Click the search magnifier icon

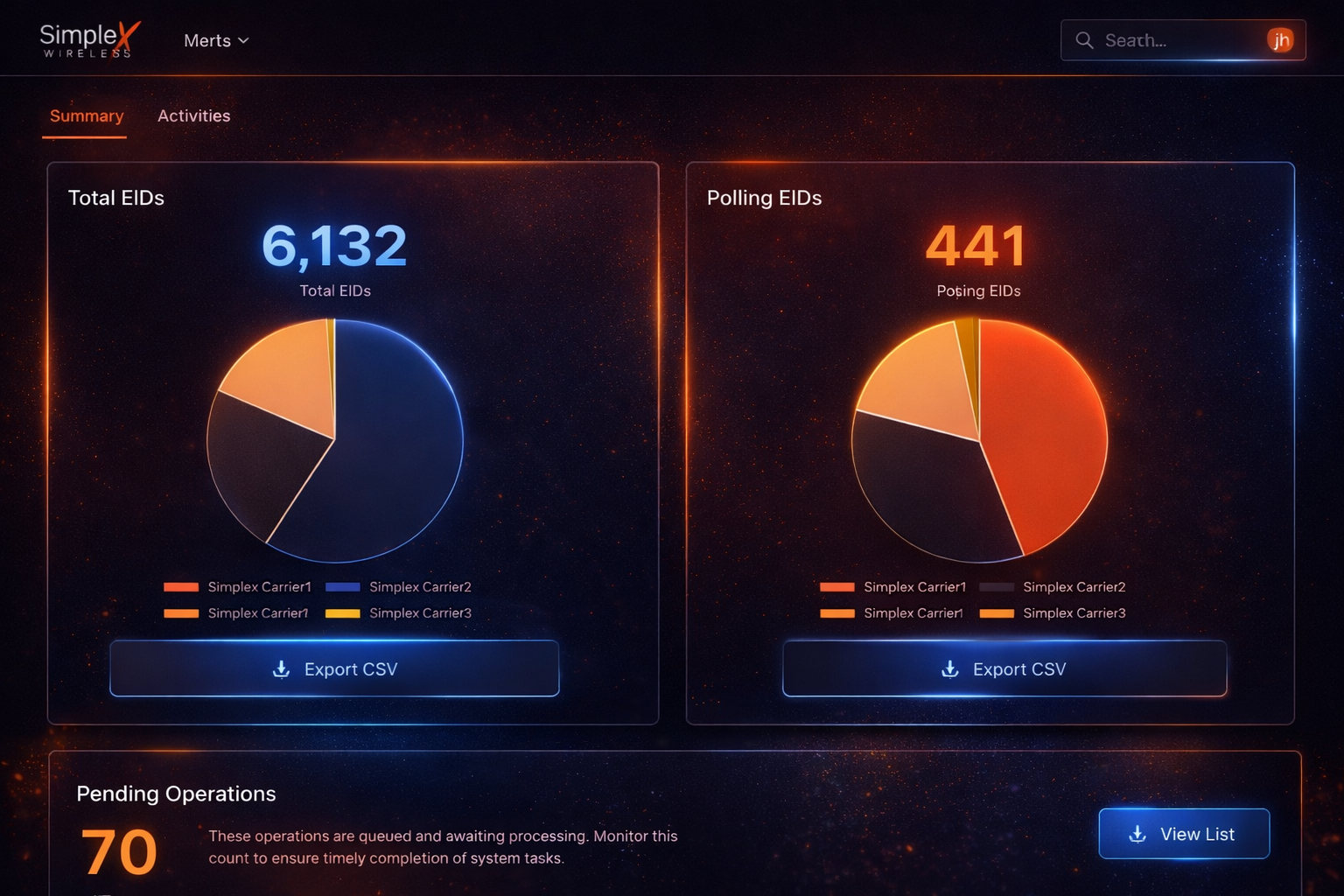(x=1084, y=40)
